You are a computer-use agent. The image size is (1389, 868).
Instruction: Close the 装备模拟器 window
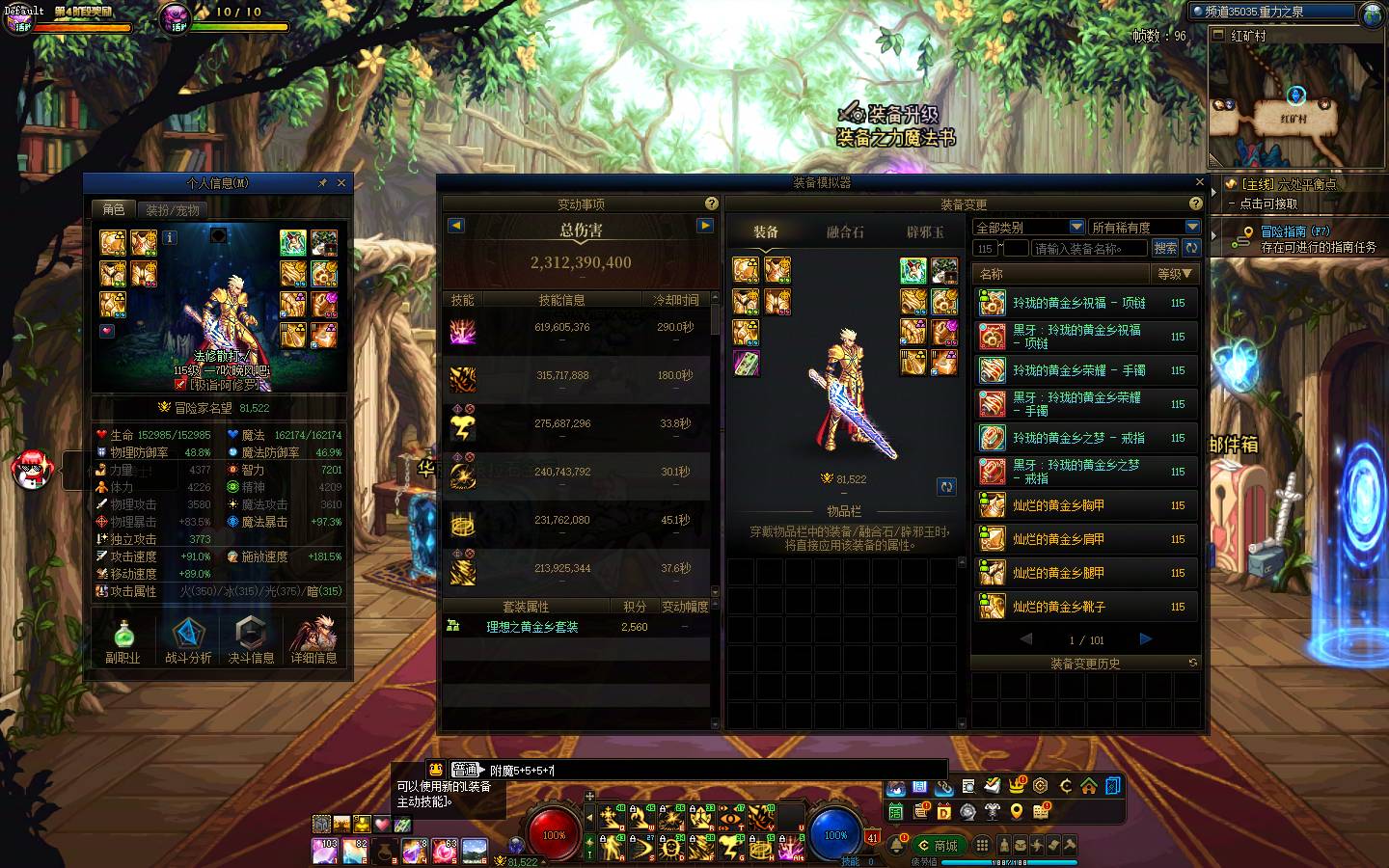click(x=1199, y=182)
